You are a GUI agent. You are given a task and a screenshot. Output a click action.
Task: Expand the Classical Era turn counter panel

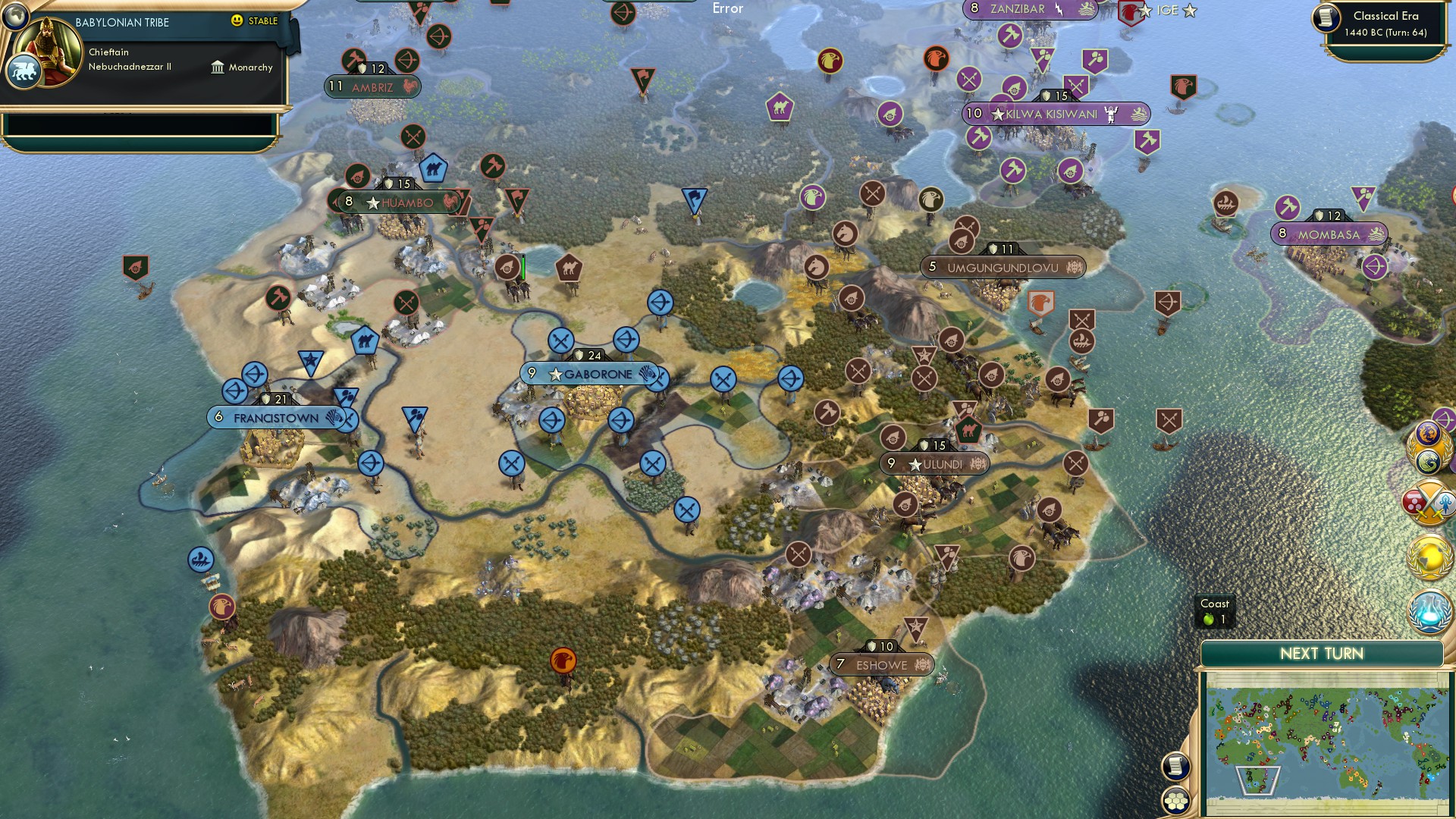[x=1382, y=23]
